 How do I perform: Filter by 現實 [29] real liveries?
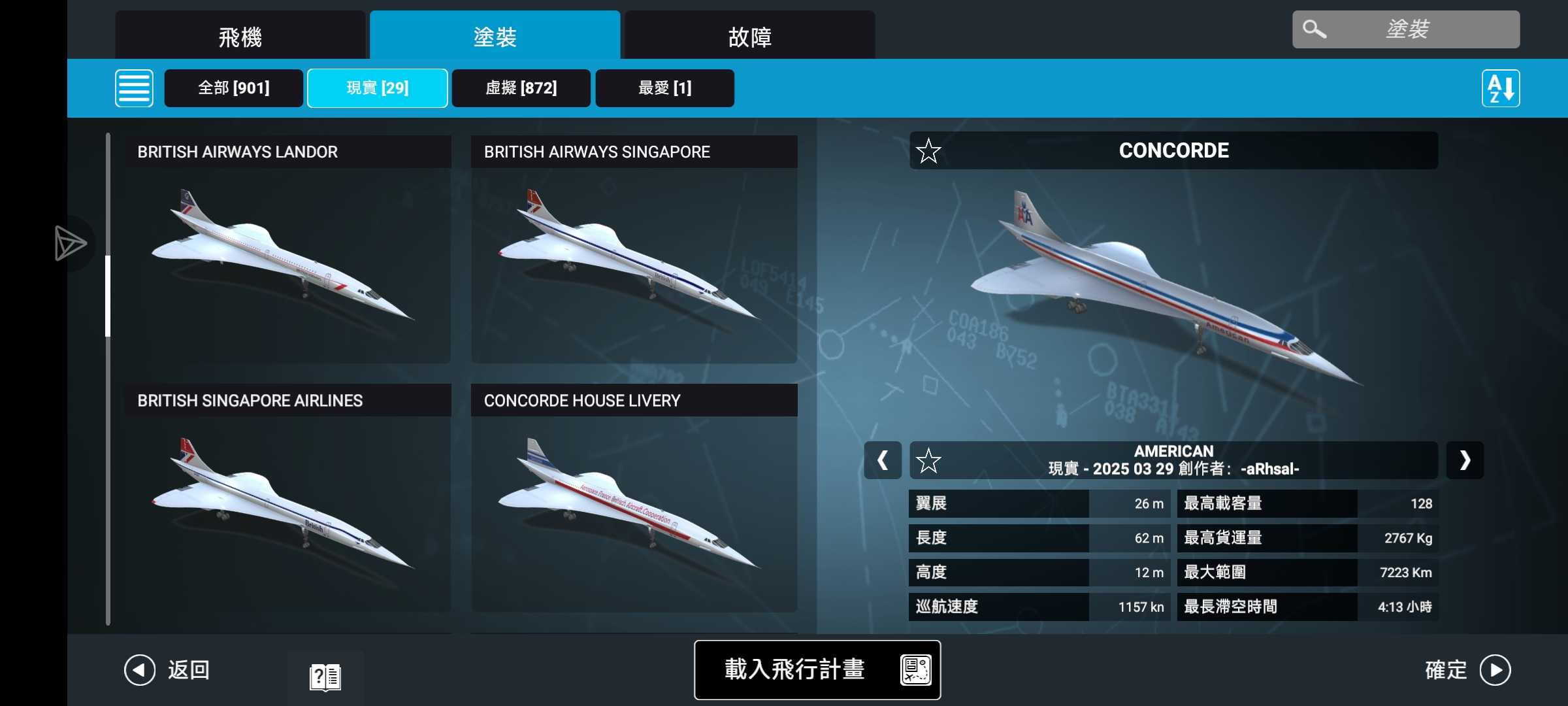377,88
